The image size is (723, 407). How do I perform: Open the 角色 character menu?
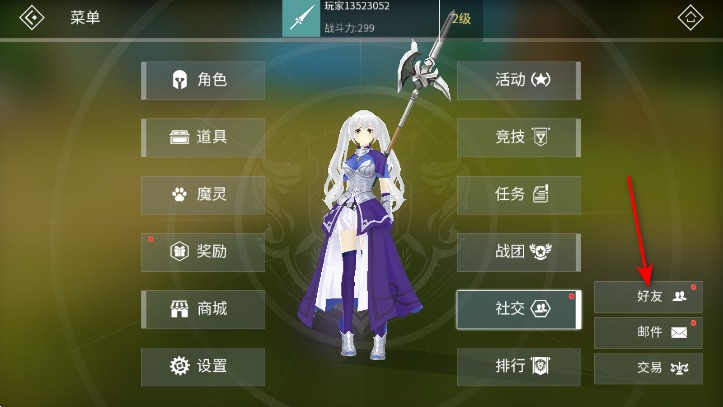203,80
